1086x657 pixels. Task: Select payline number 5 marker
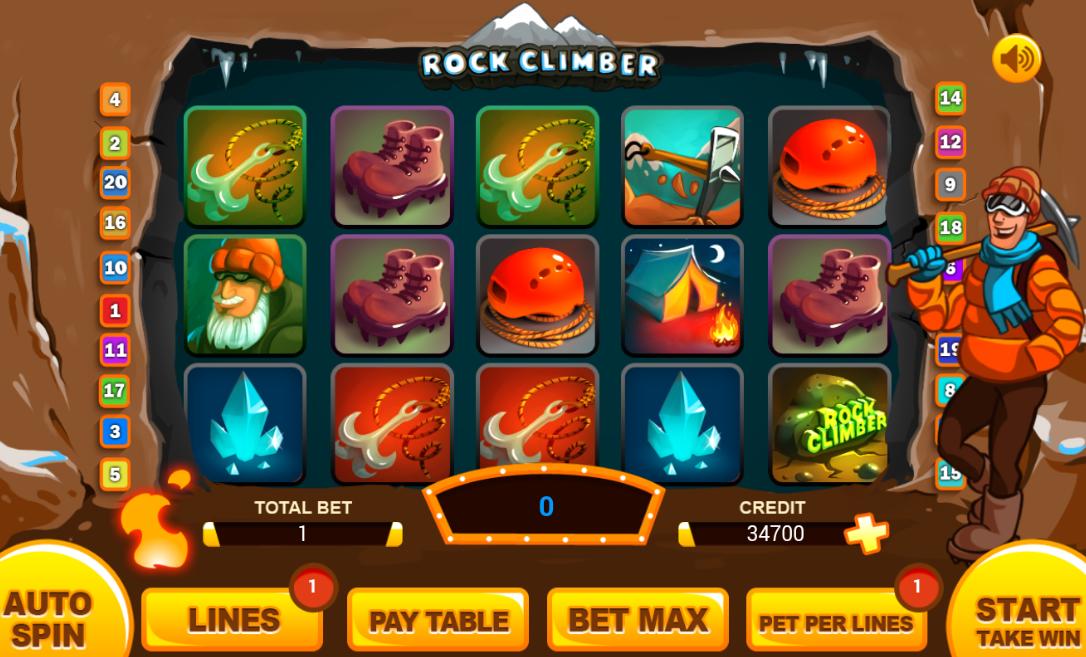click(x=115, y=474)
